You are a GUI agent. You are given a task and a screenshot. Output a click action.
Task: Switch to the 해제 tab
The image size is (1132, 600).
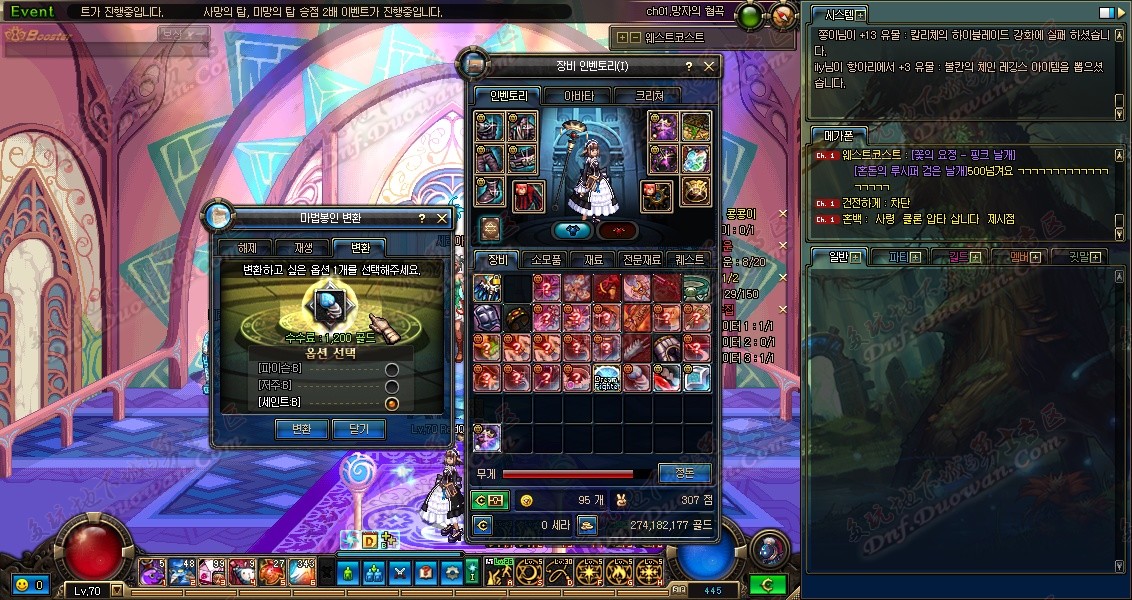pyautogui.click(x=247, y=247)
